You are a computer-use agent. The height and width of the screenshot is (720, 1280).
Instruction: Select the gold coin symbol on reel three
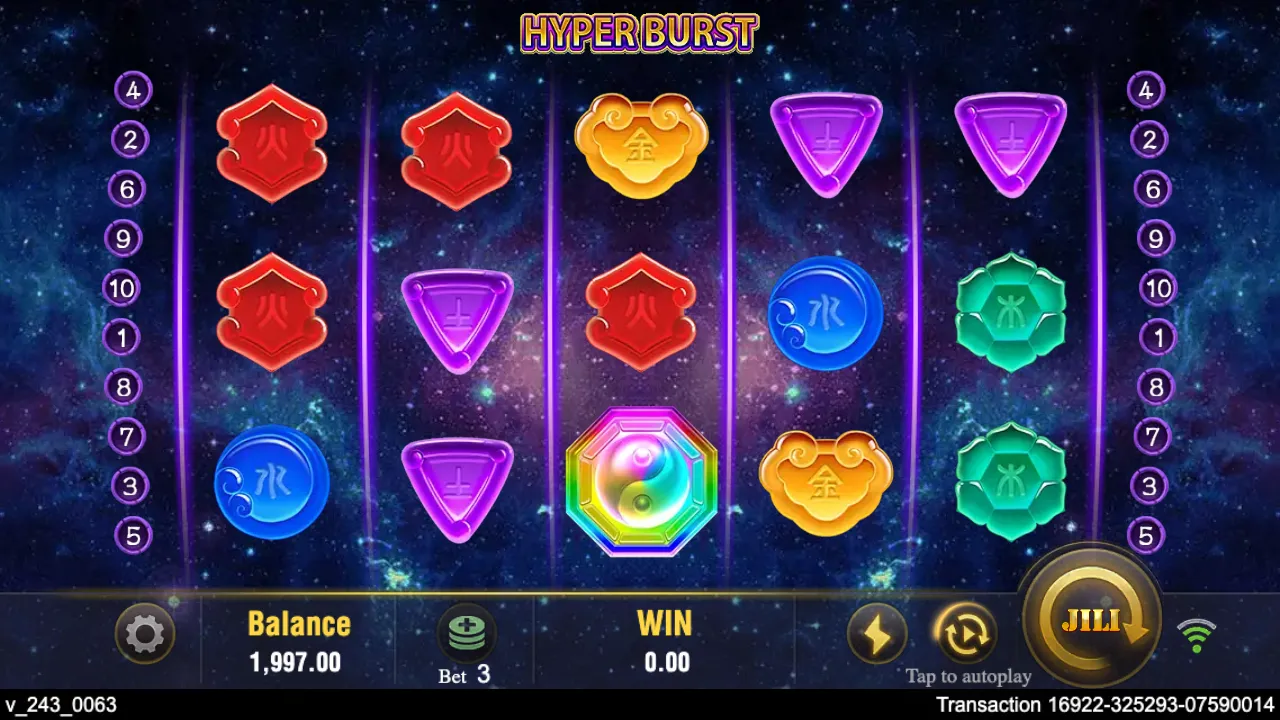click(x=641, y=145)
